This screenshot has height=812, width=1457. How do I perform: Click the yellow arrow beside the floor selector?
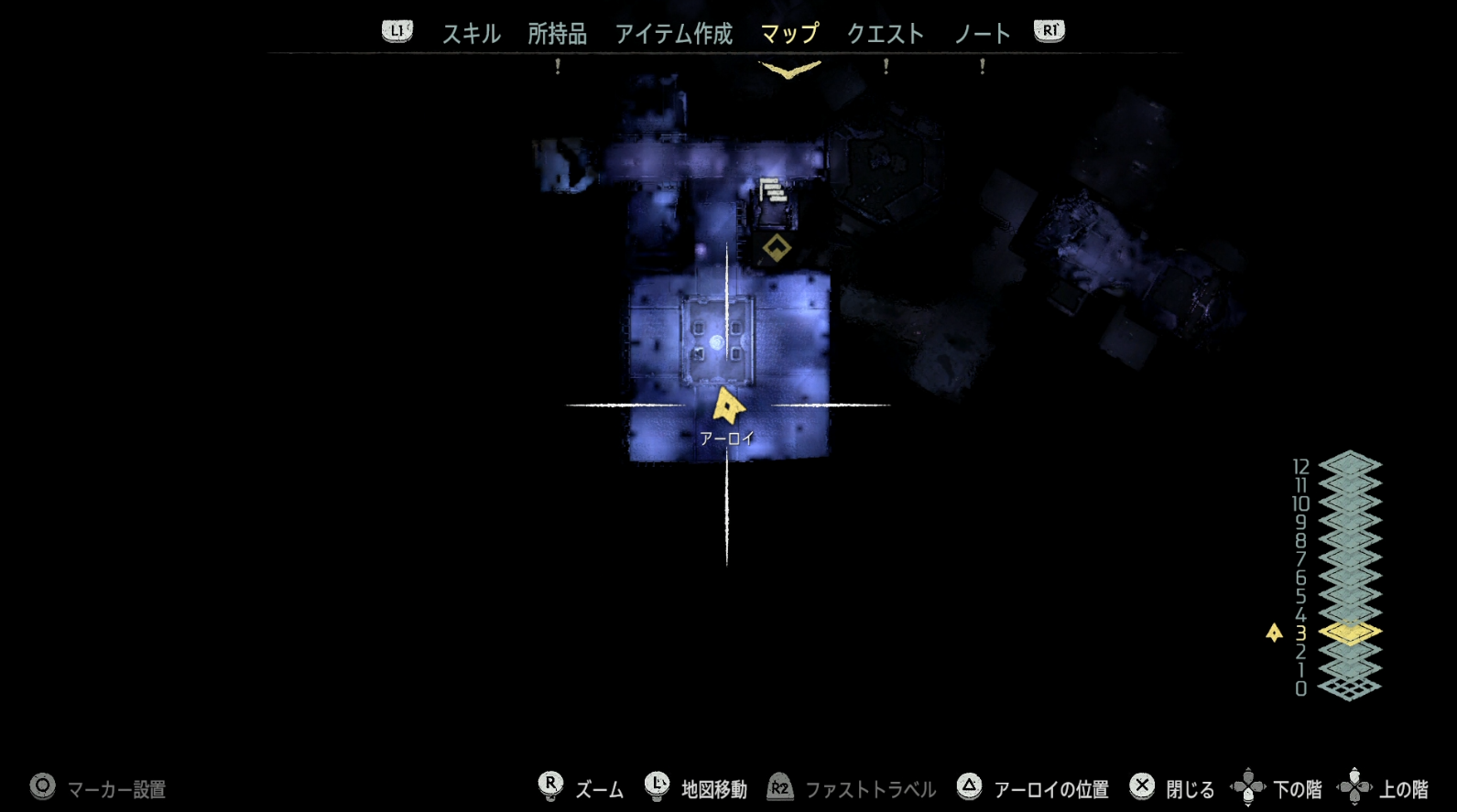(x=1274, y=631)
